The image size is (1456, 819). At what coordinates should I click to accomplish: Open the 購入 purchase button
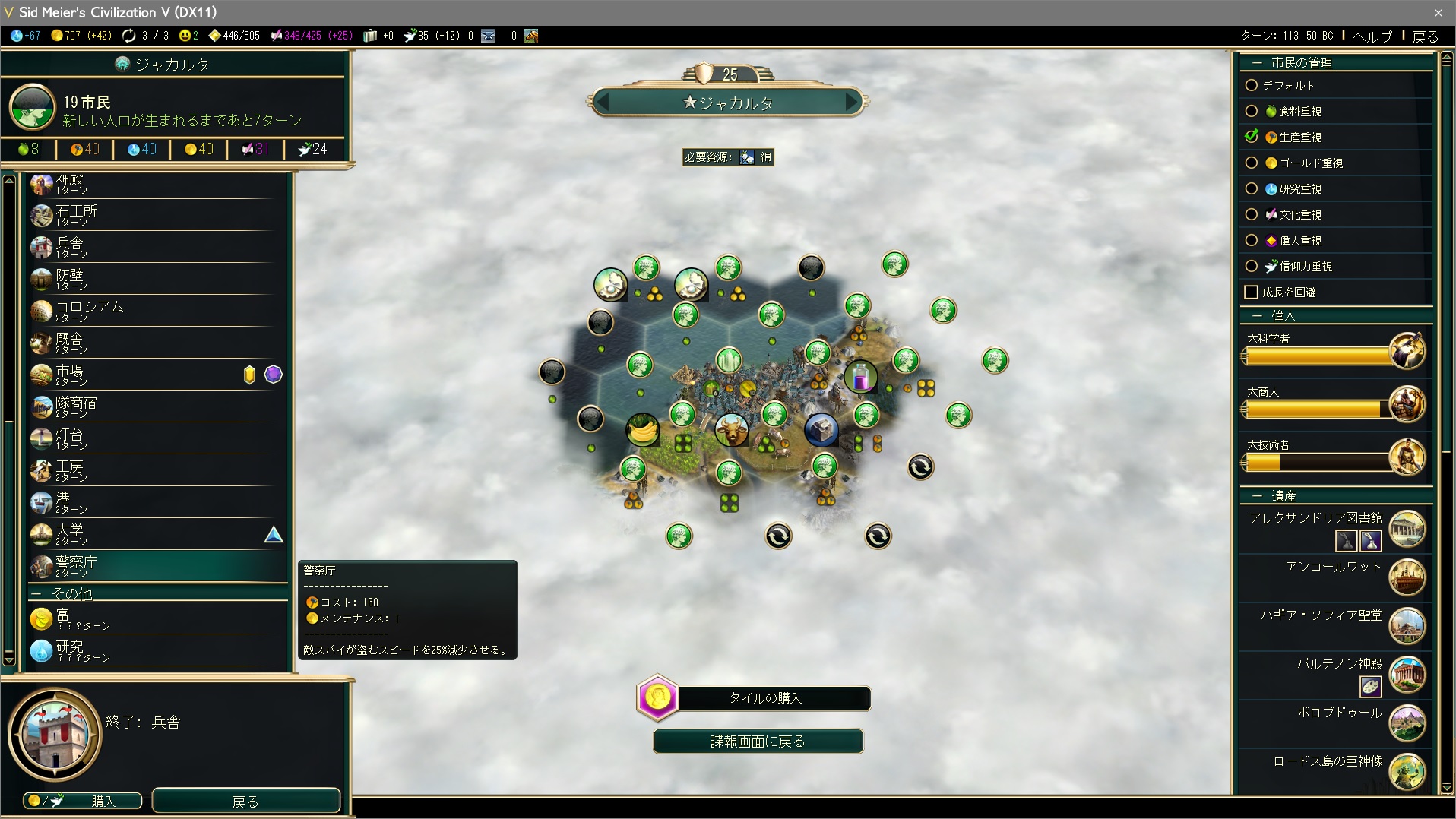pyautogui.click(x=83, y=801)
